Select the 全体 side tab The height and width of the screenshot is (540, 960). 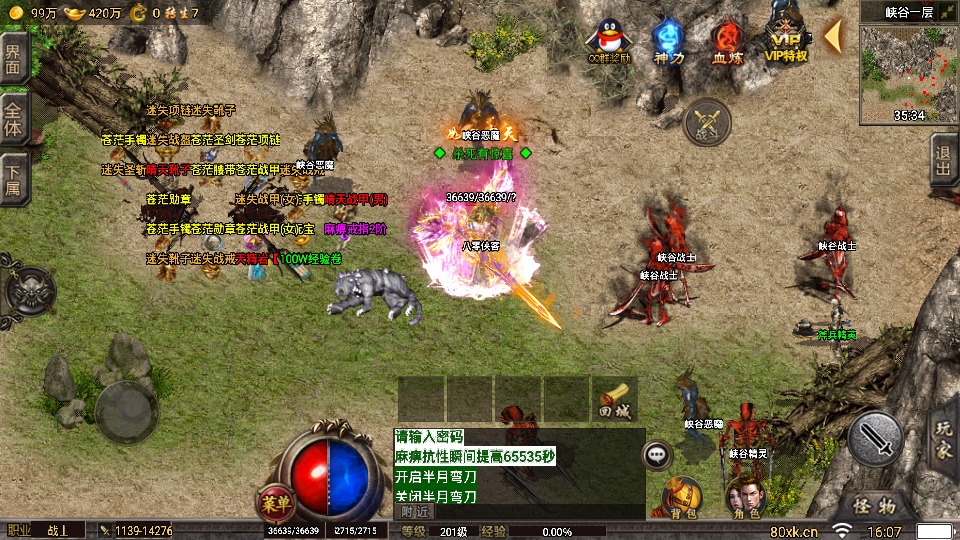pos(13,119)
